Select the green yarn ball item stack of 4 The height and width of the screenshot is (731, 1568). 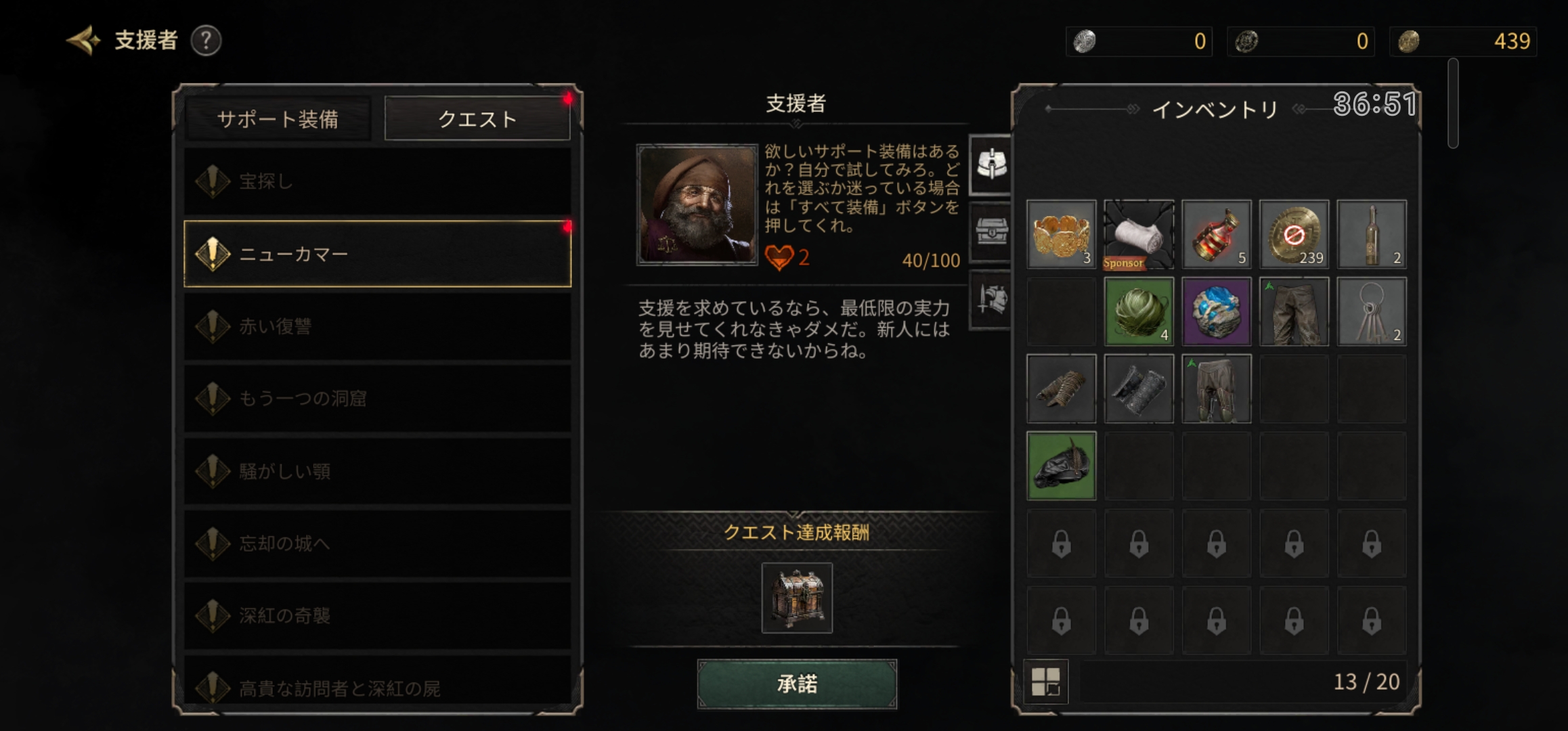1138,311
